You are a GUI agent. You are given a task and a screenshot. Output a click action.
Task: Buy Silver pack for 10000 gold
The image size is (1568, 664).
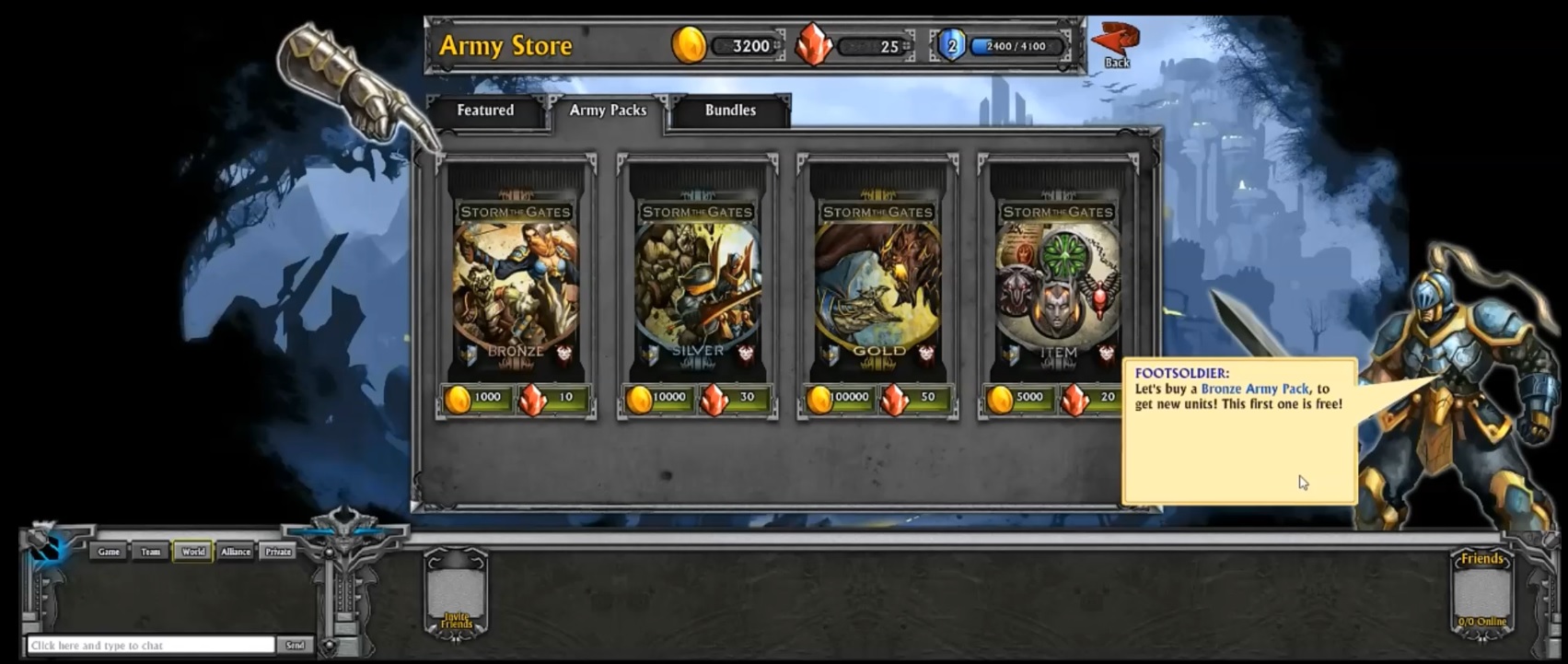pos(657,398)
